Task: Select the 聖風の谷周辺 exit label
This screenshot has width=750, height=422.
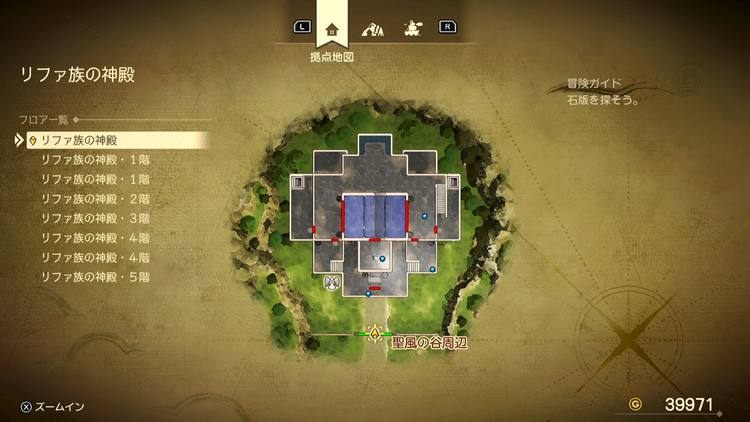Action: tap(430, 342)
